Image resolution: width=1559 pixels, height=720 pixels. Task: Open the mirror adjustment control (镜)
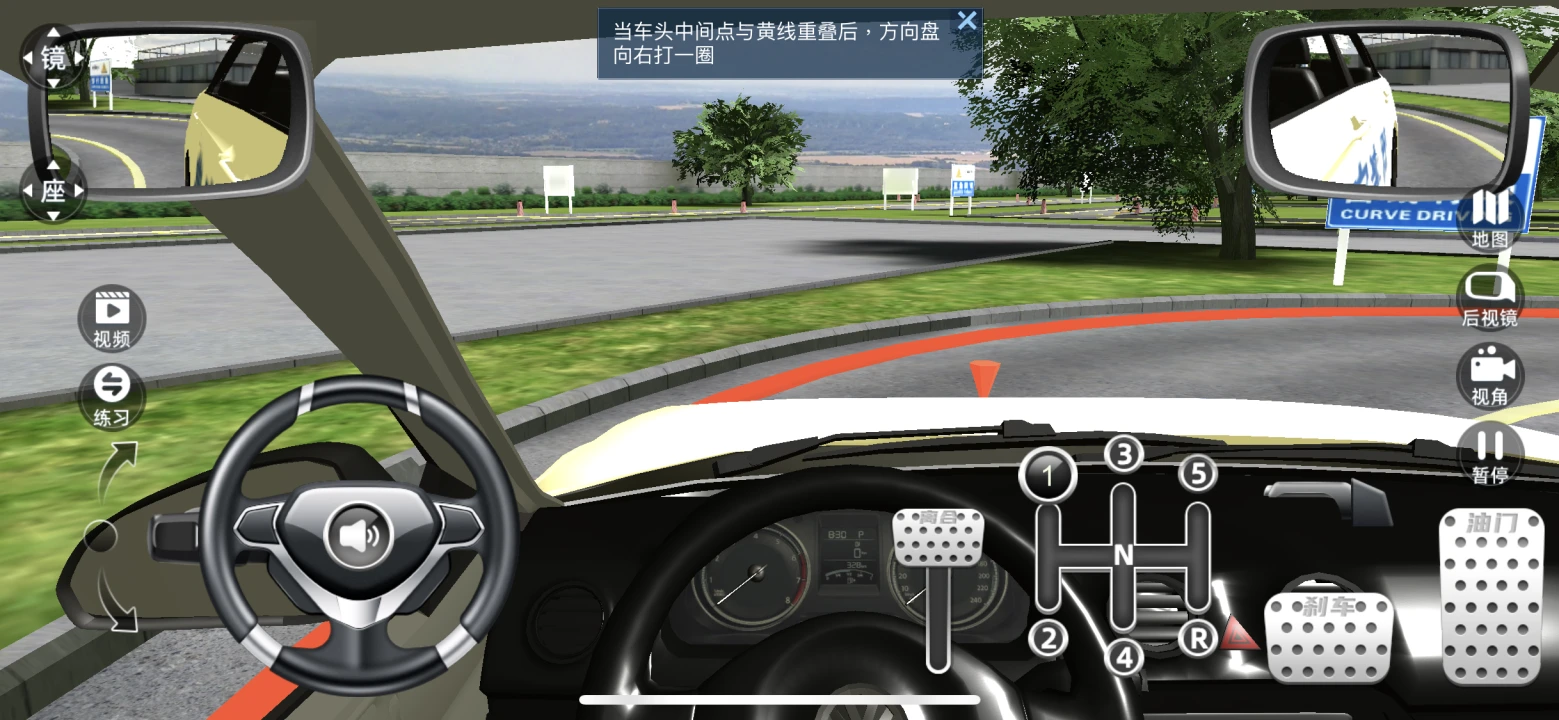[x=53, y=57]
